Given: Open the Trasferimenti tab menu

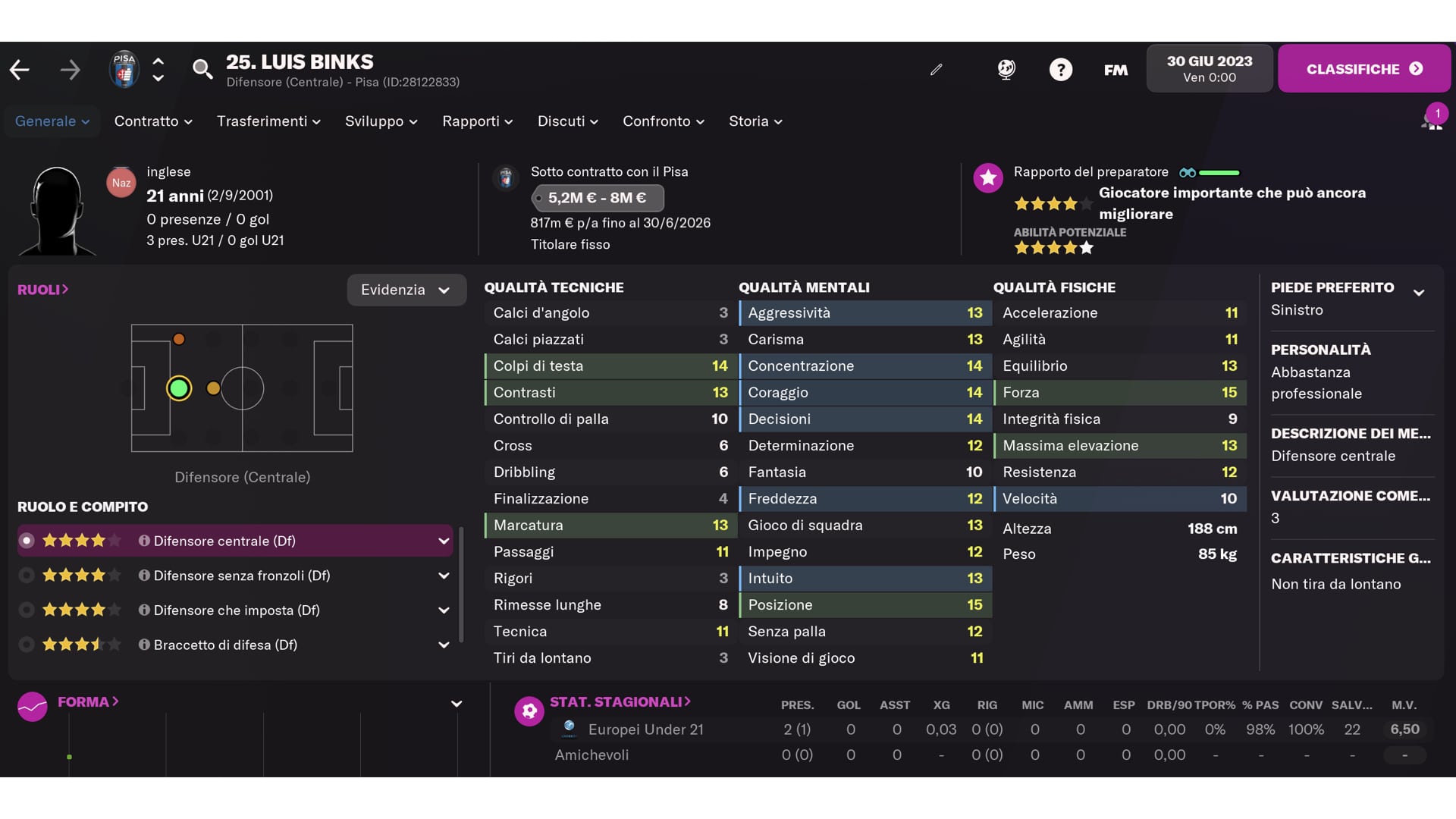Looking at the screenshot, I should [x=268, y=121].
